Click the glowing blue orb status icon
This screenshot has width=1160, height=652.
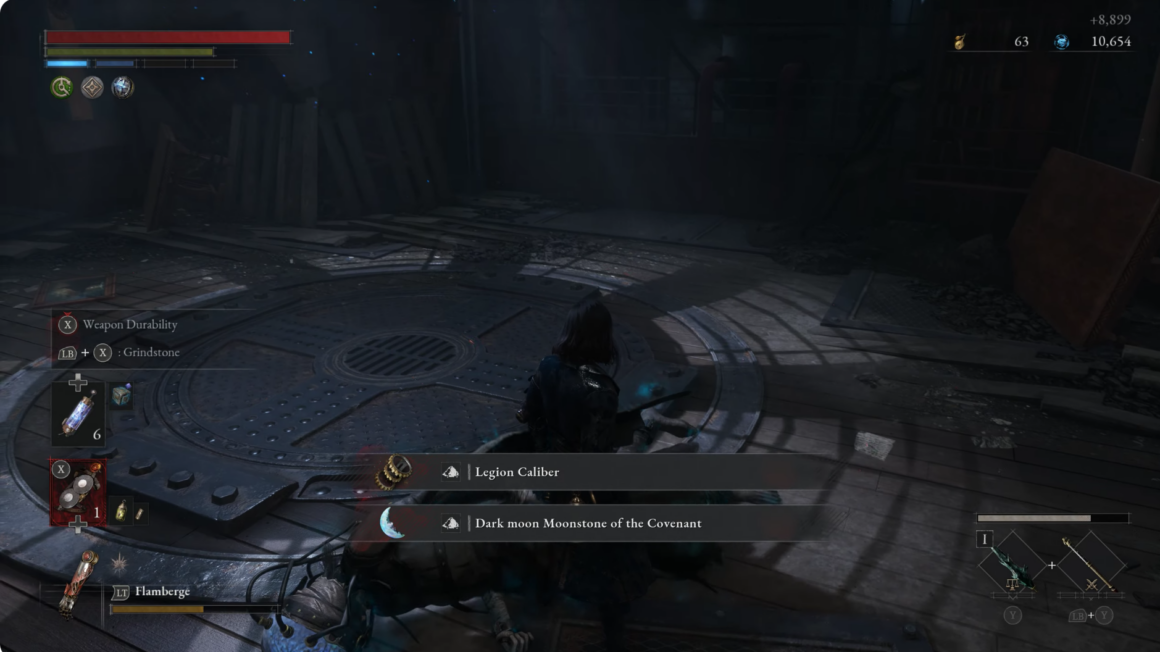[122, 88]
